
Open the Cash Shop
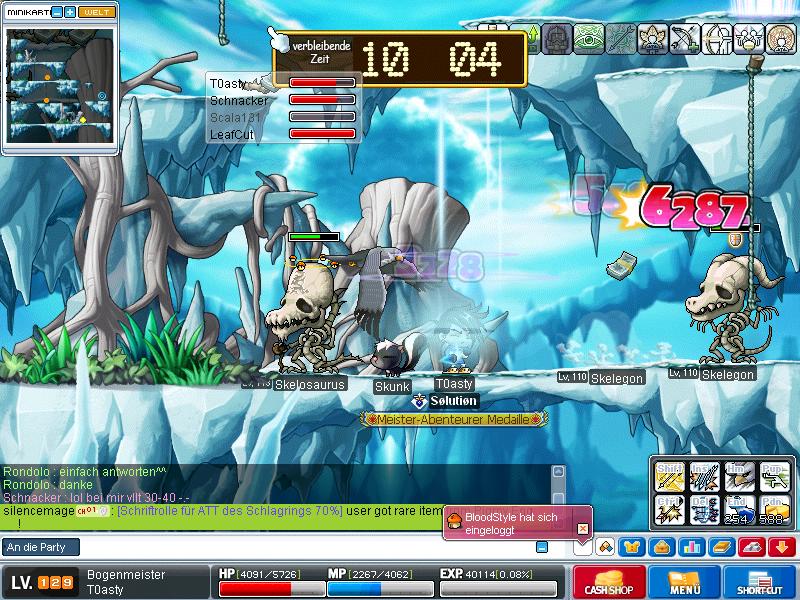point(609,583)
